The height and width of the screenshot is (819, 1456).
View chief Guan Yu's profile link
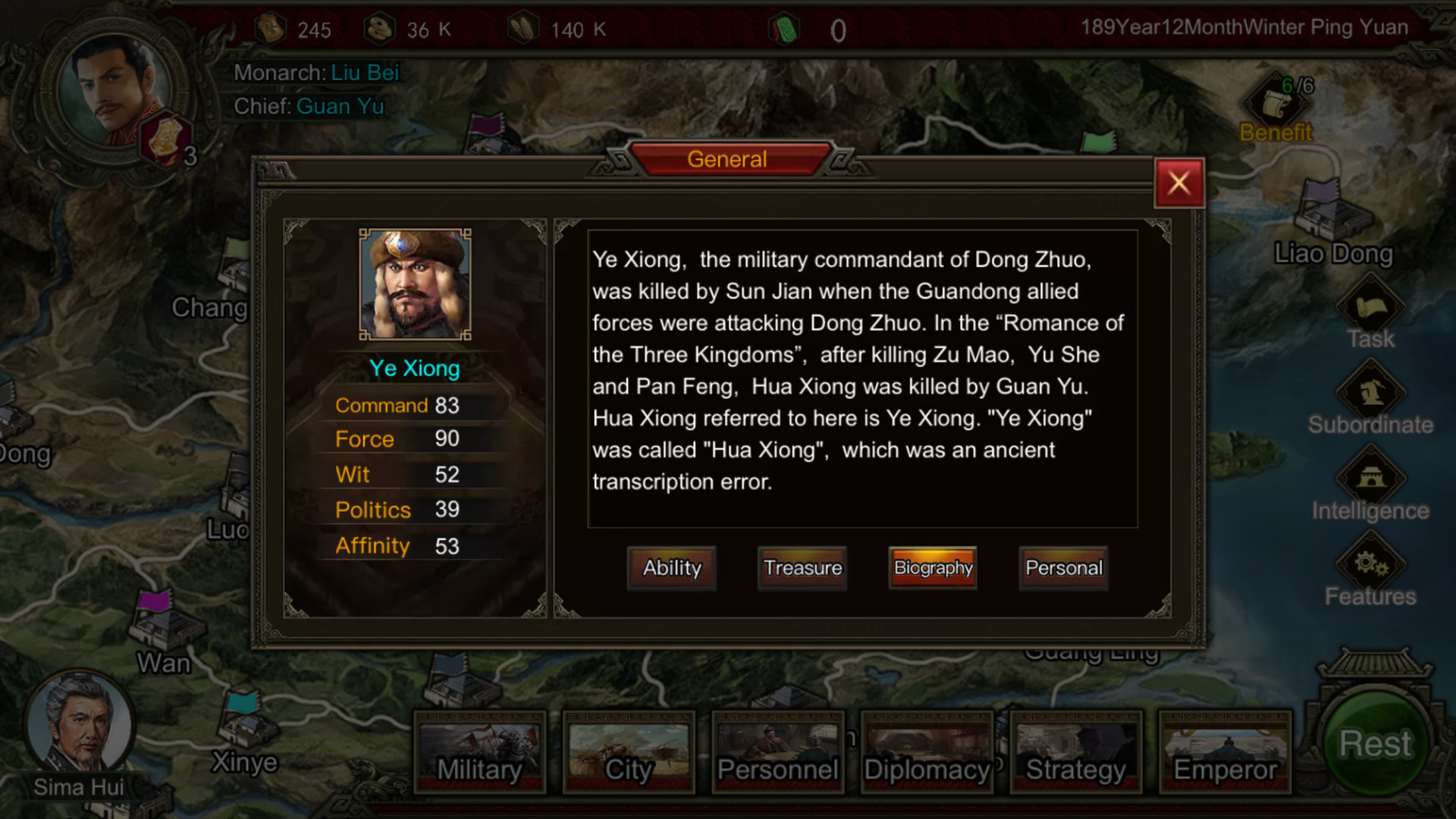click(x=340, y=106)
